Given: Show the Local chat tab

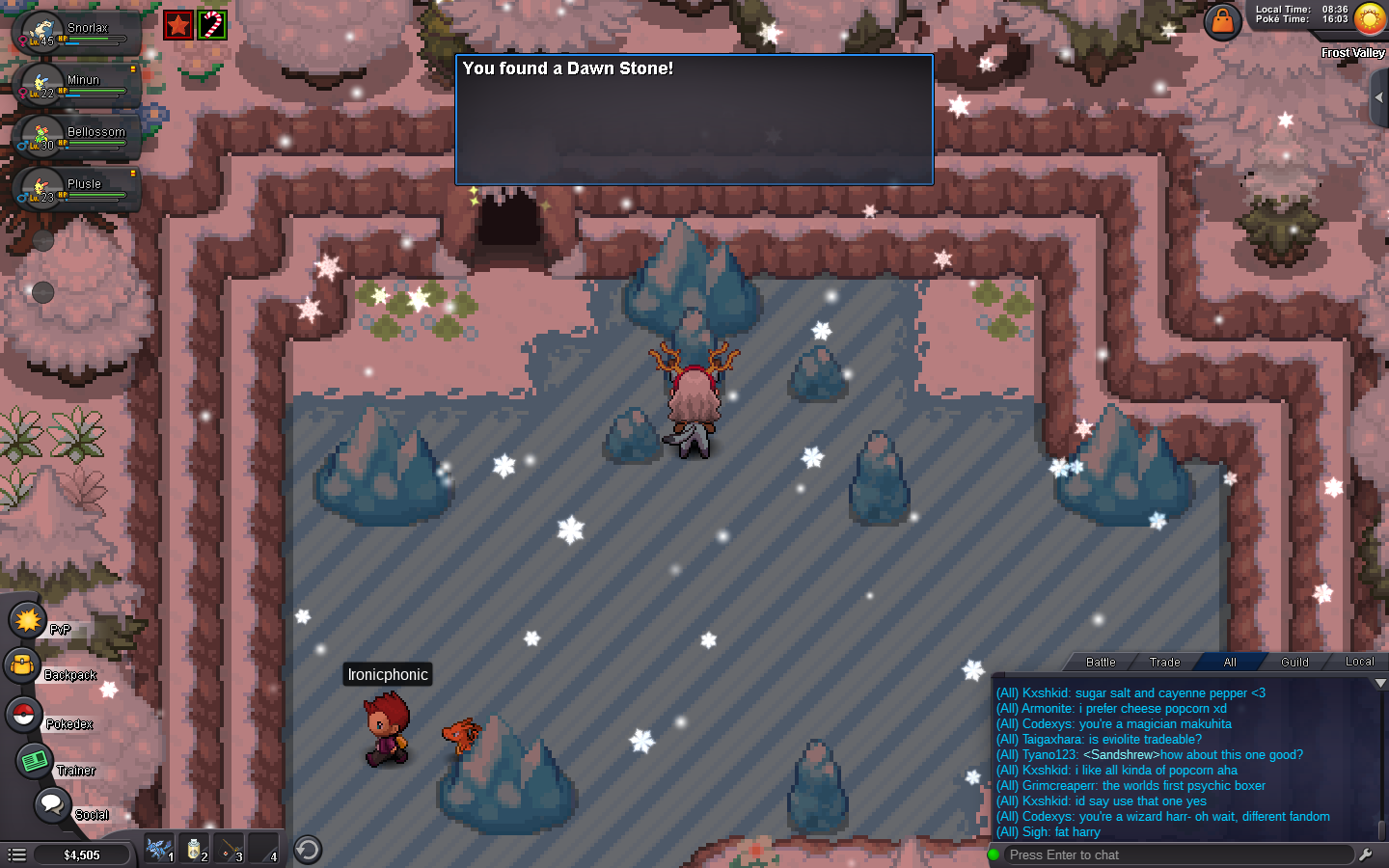Looking at the screenshot, I should coord(1359,662).
